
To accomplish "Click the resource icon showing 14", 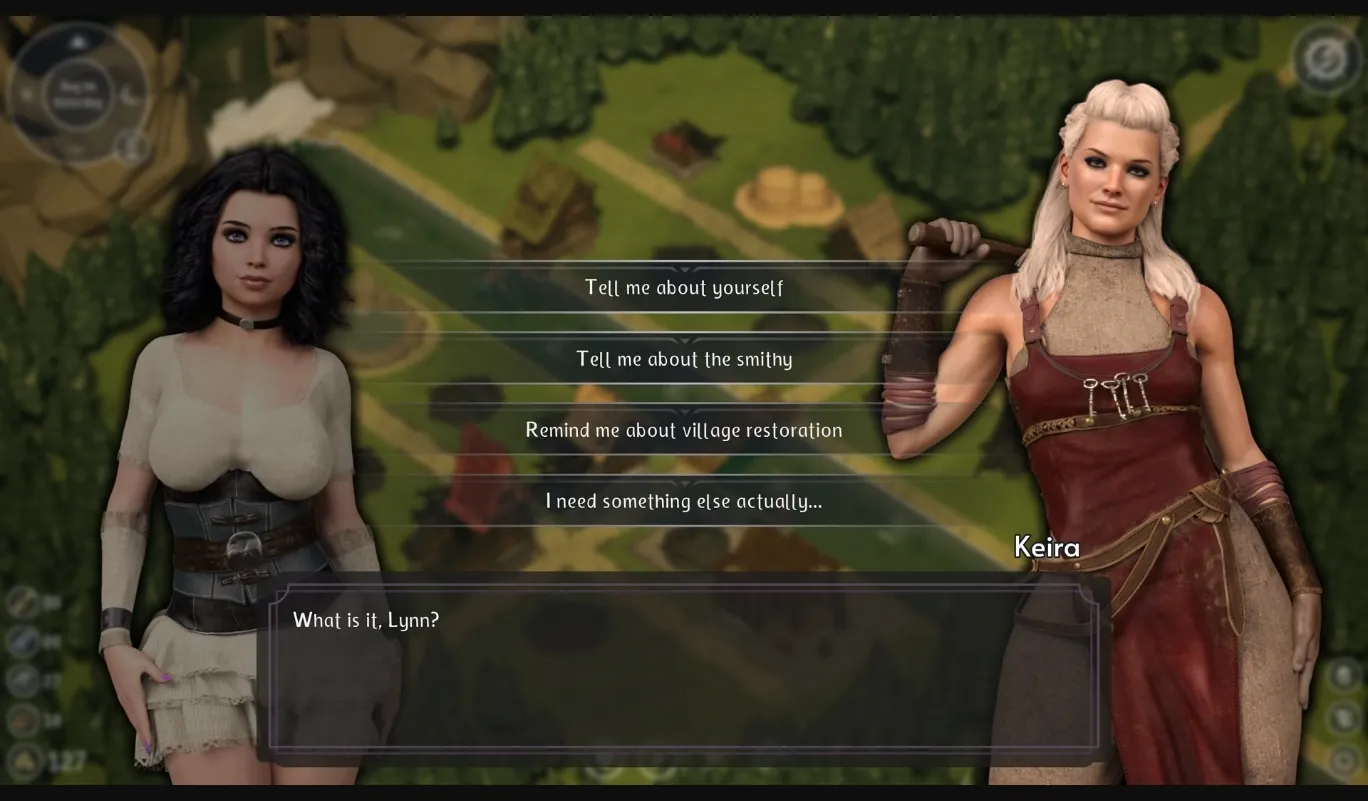I will point(21,720).
